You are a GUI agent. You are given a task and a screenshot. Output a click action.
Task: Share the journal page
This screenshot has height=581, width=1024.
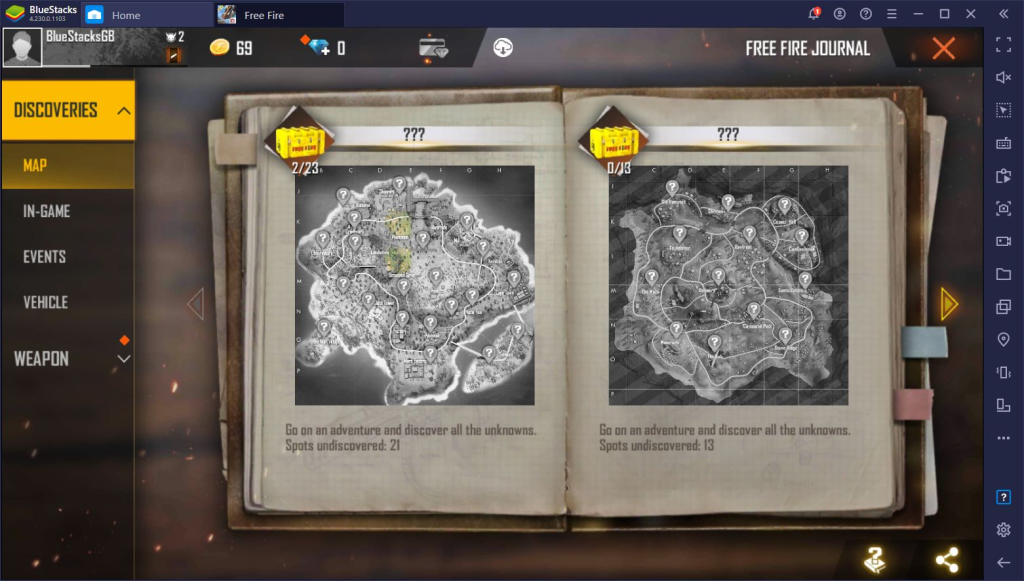click(x=946, y=559)
